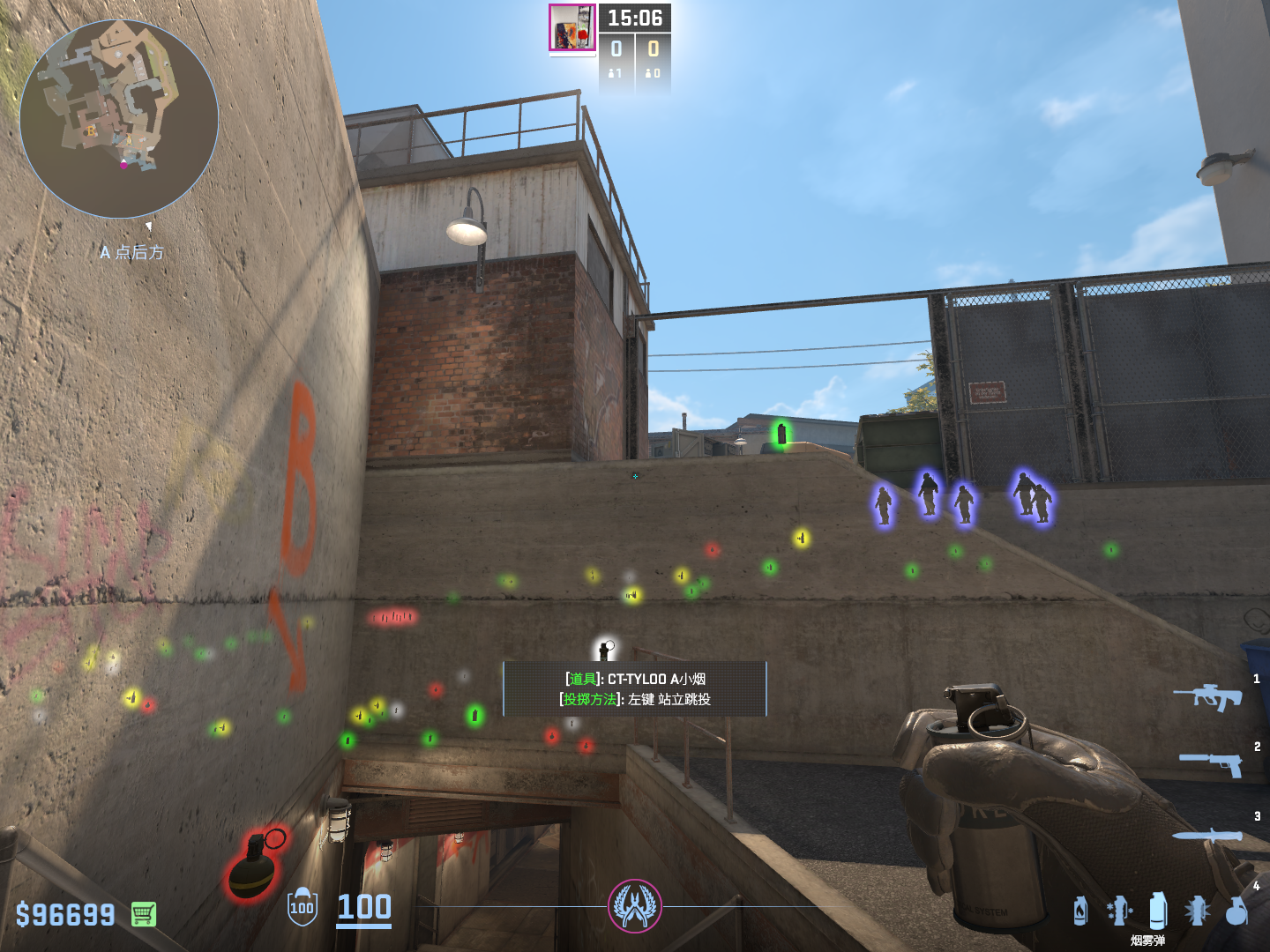Choose the HE grenade icon
Image resolution: width=1270 pixels, height=952 pixels.
[1236, 911]
